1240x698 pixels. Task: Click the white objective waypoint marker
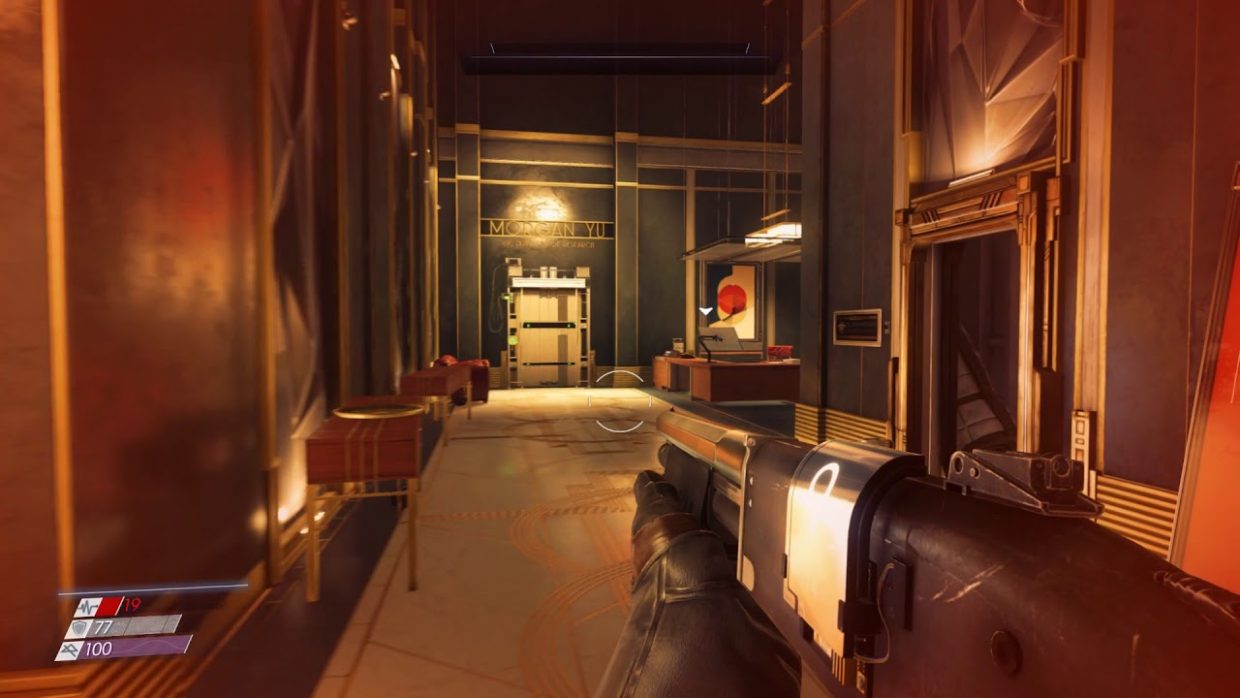pyautogui.click(x=706, y=312)
